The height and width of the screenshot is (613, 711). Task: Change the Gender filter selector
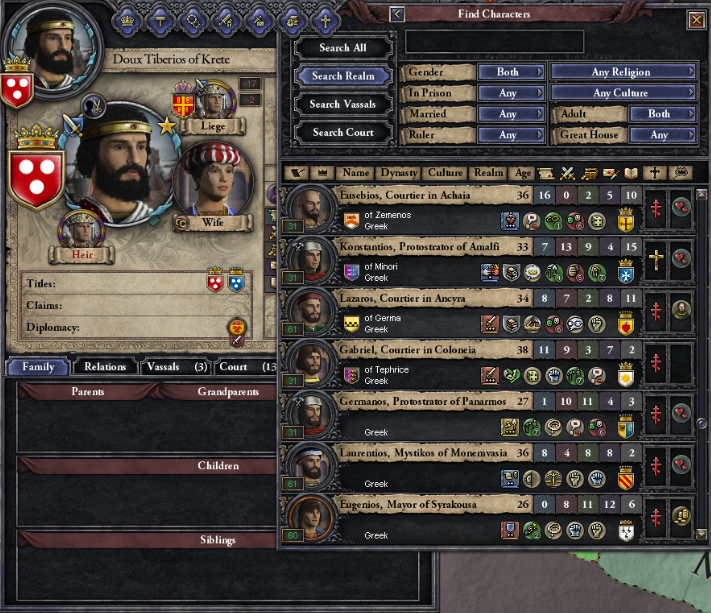509,72
